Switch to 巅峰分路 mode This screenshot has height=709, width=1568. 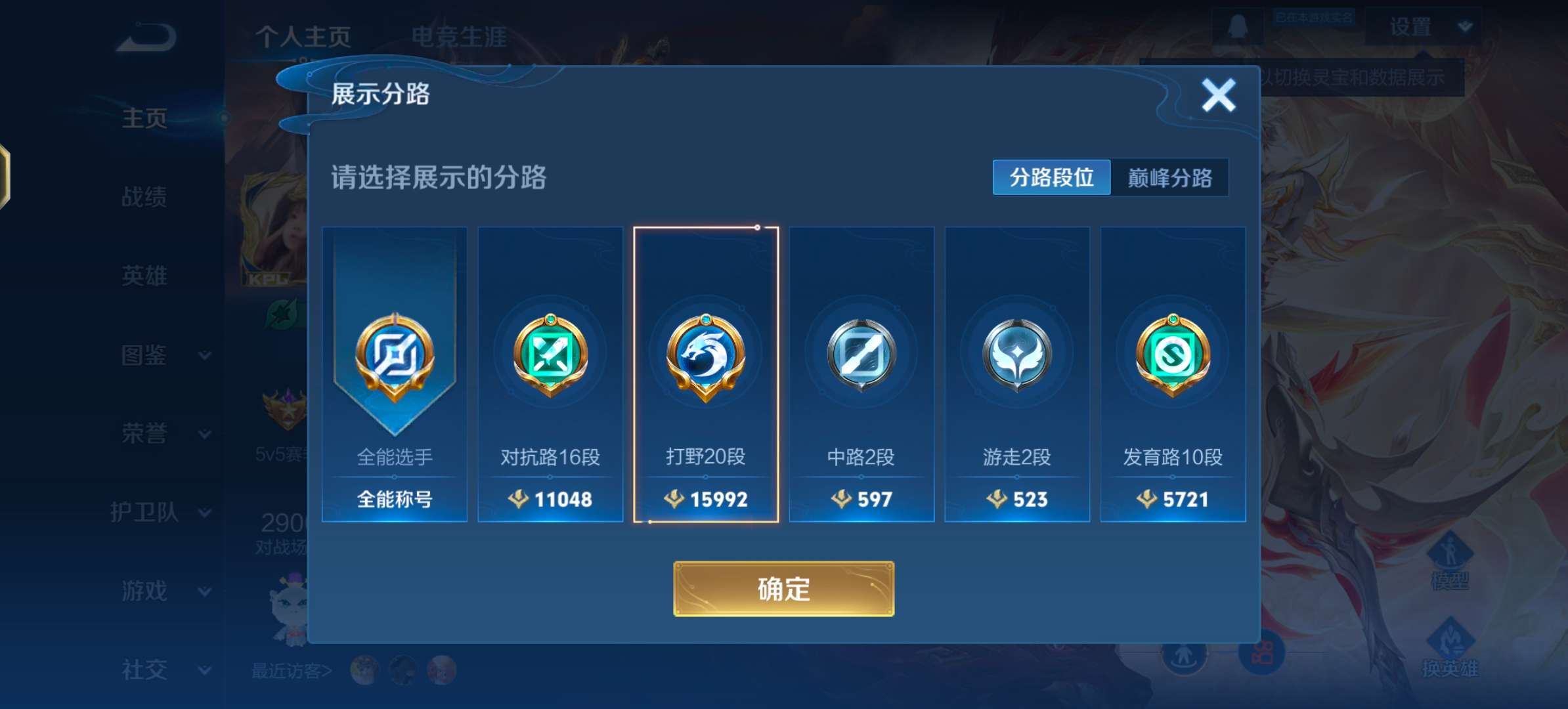[1171, 177]
